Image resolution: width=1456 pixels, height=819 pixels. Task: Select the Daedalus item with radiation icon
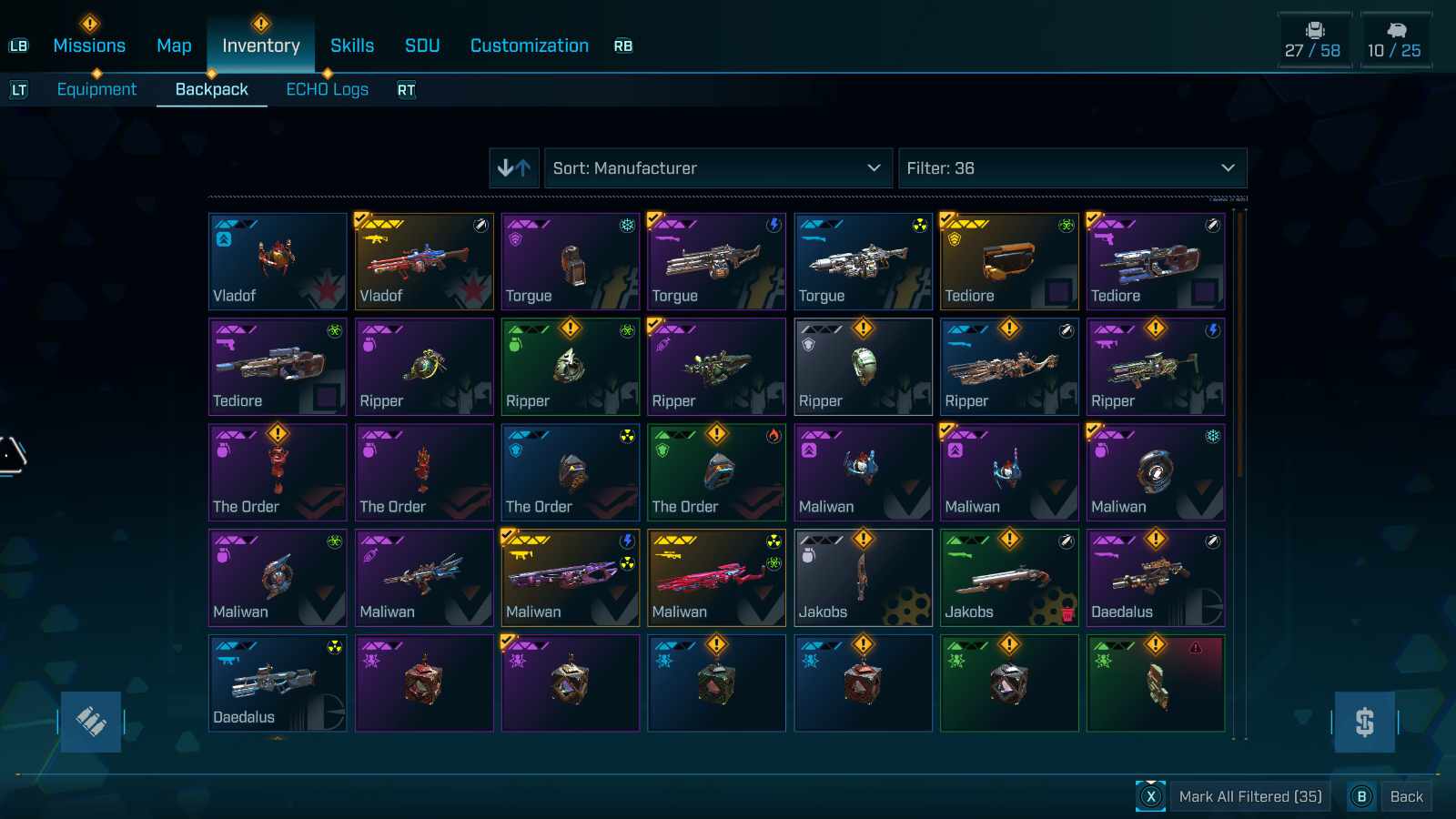pos(278,683)
